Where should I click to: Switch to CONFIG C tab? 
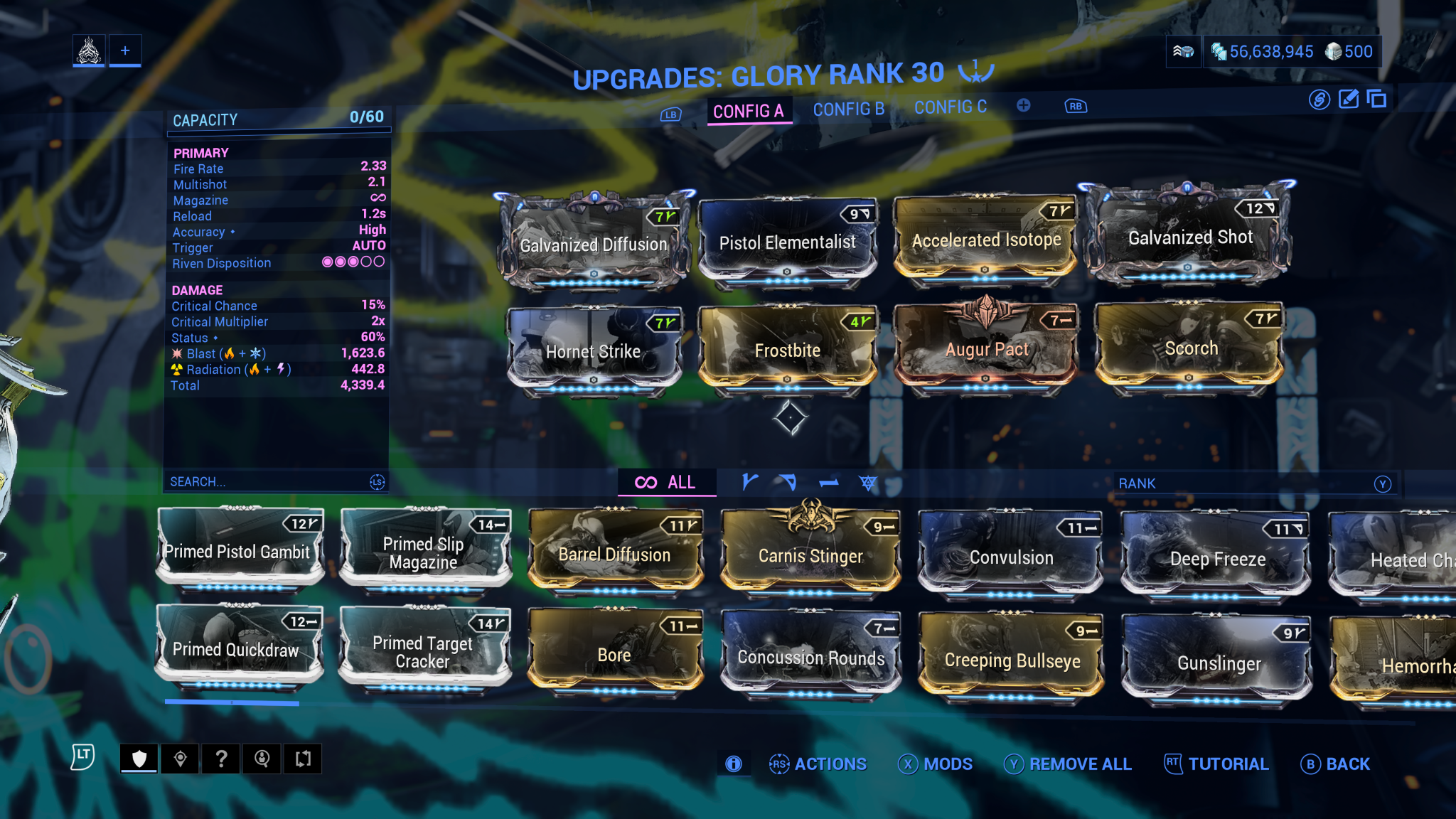pyautogui.click(x=951, y=107)
